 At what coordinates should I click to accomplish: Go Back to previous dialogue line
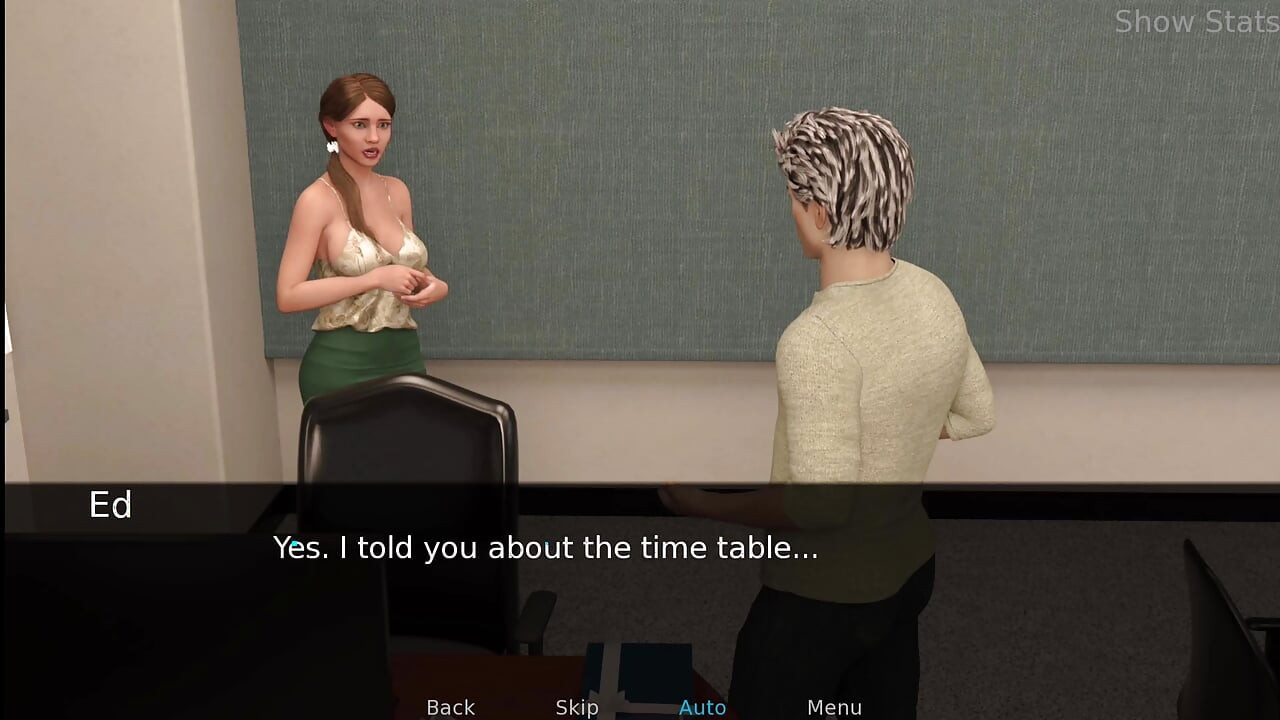[x=450, y=707]
